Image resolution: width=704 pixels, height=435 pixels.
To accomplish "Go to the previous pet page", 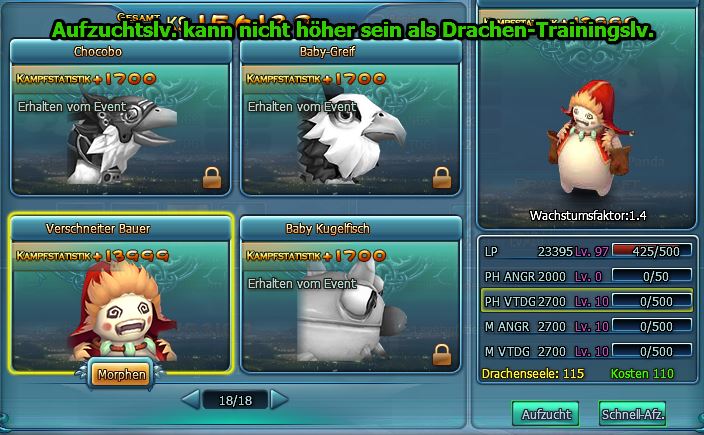I will pos(190,400).
